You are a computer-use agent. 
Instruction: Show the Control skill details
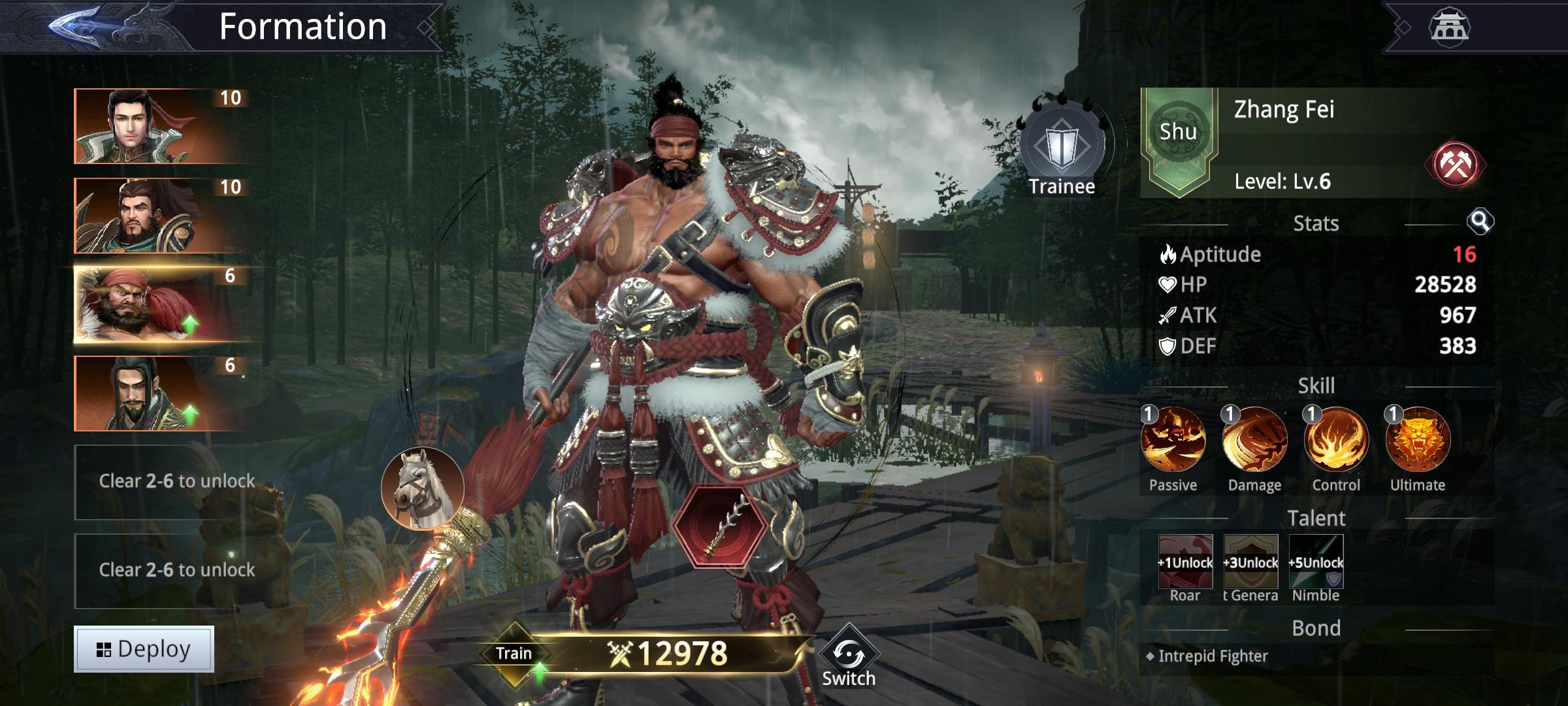(1336, 439)
